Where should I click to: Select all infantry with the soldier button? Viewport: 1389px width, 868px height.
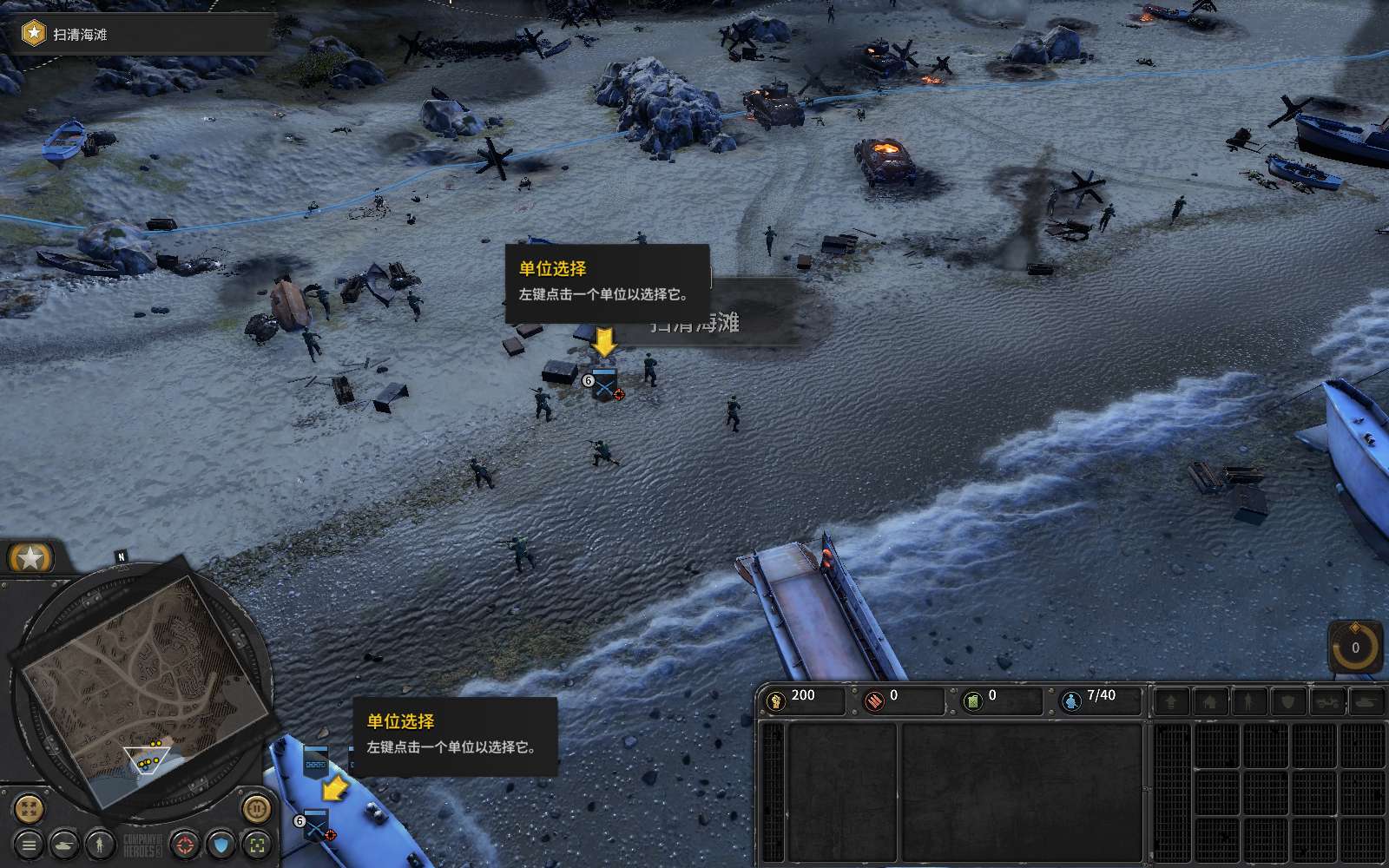tap(101, 844)
